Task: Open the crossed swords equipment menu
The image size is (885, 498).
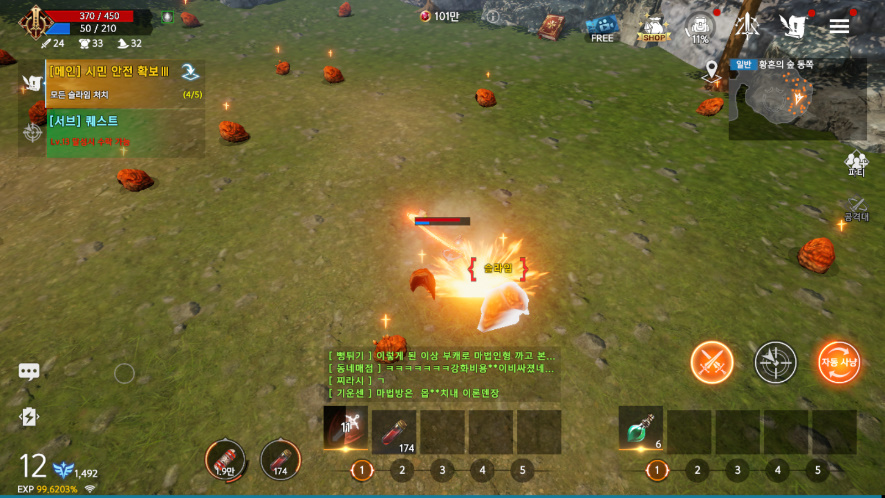Action: coord(747,26)
